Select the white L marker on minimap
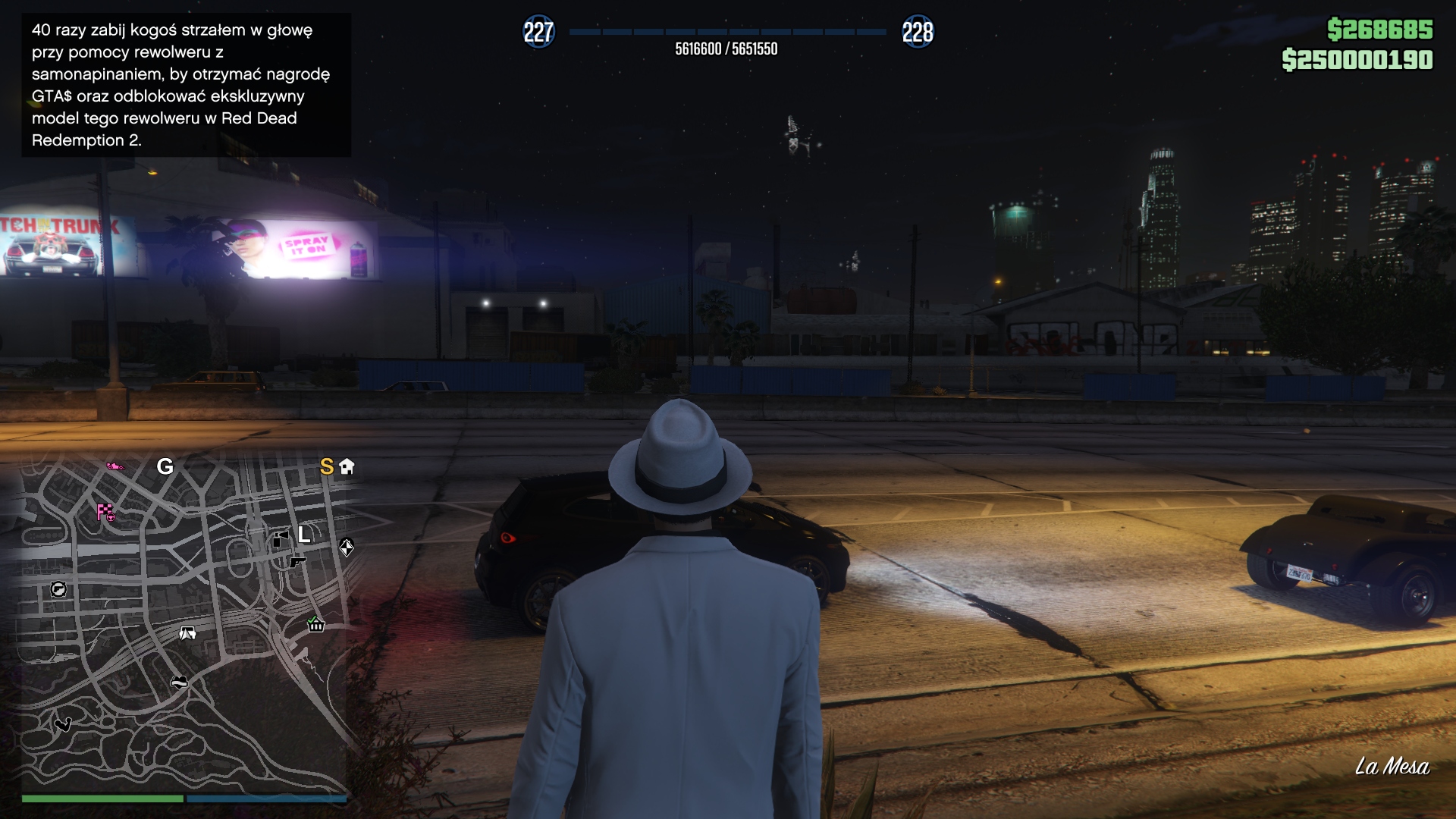This screenshot has height=819, width=1456. [x=304, y=535]
